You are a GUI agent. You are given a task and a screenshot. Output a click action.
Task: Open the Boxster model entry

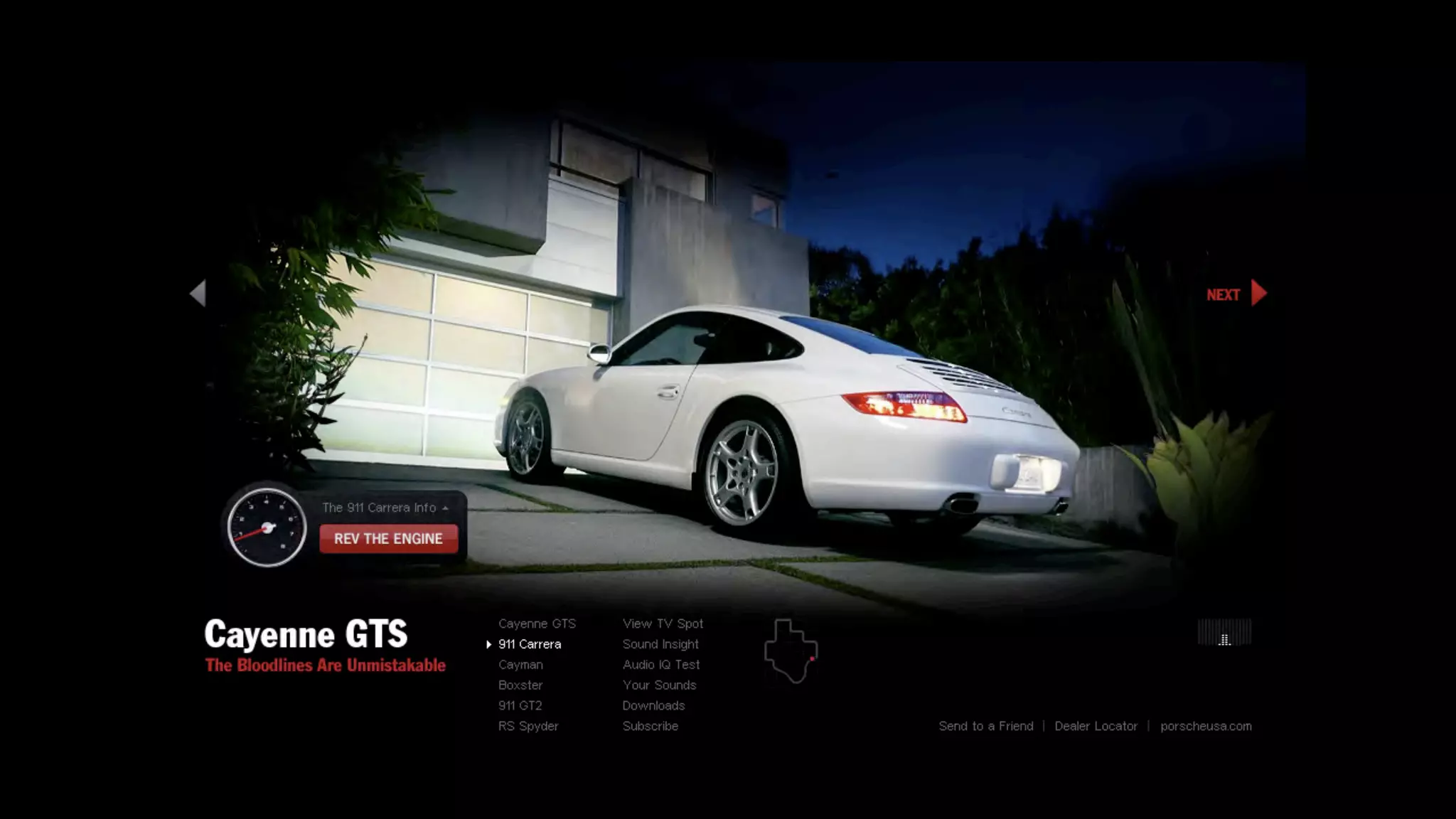(x=520, y=685)
